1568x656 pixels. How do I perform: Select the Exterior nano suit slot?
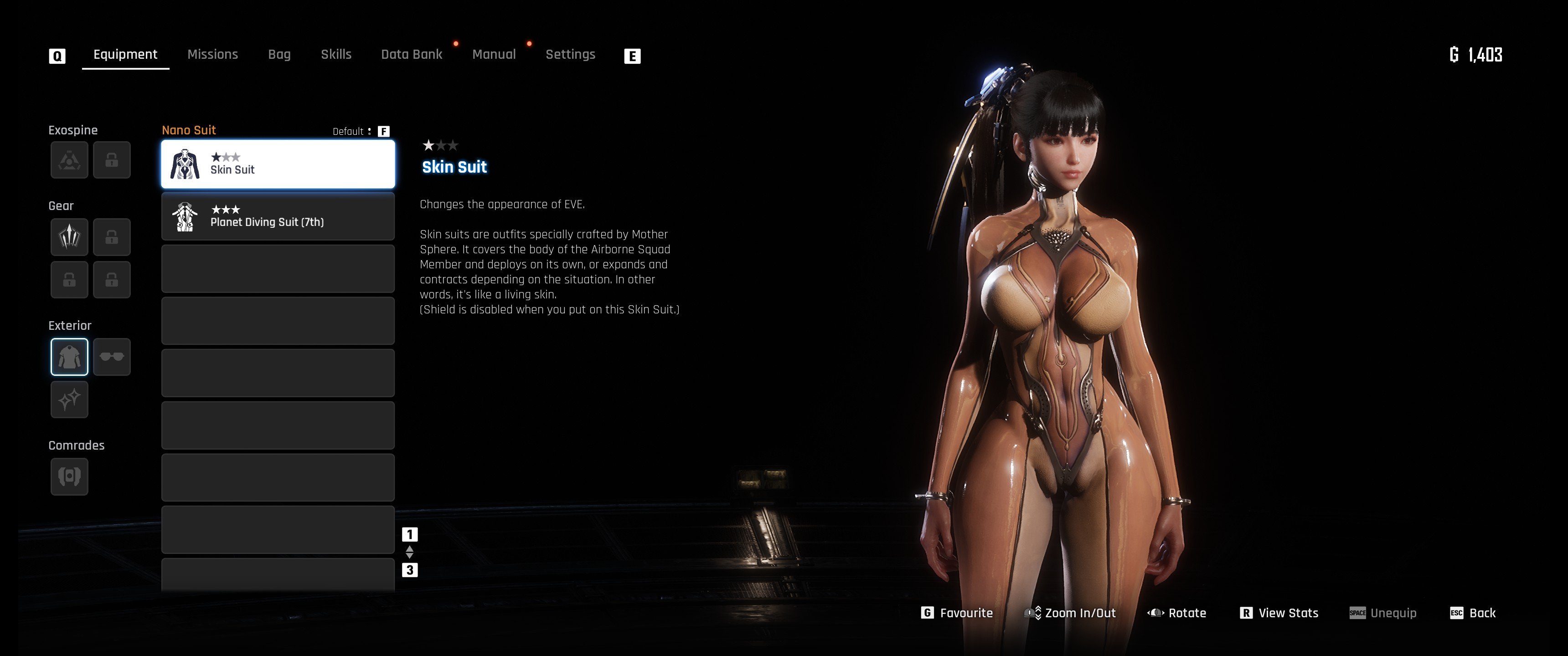click(69, 357)
